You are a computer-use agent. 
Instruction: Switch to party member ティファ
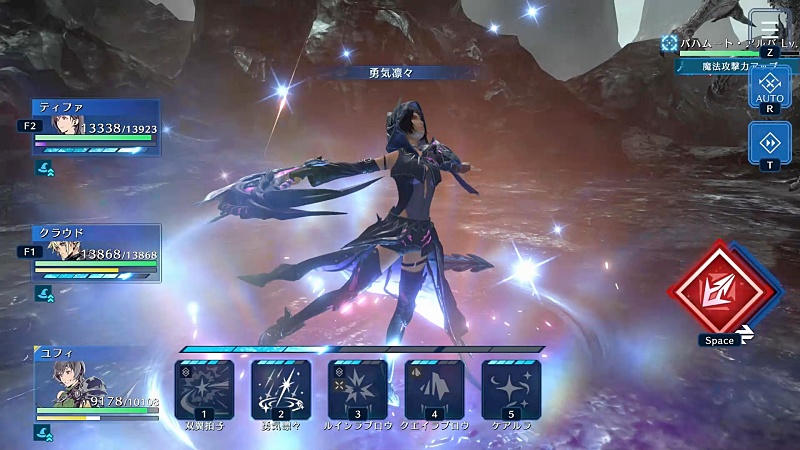[95, 126]
